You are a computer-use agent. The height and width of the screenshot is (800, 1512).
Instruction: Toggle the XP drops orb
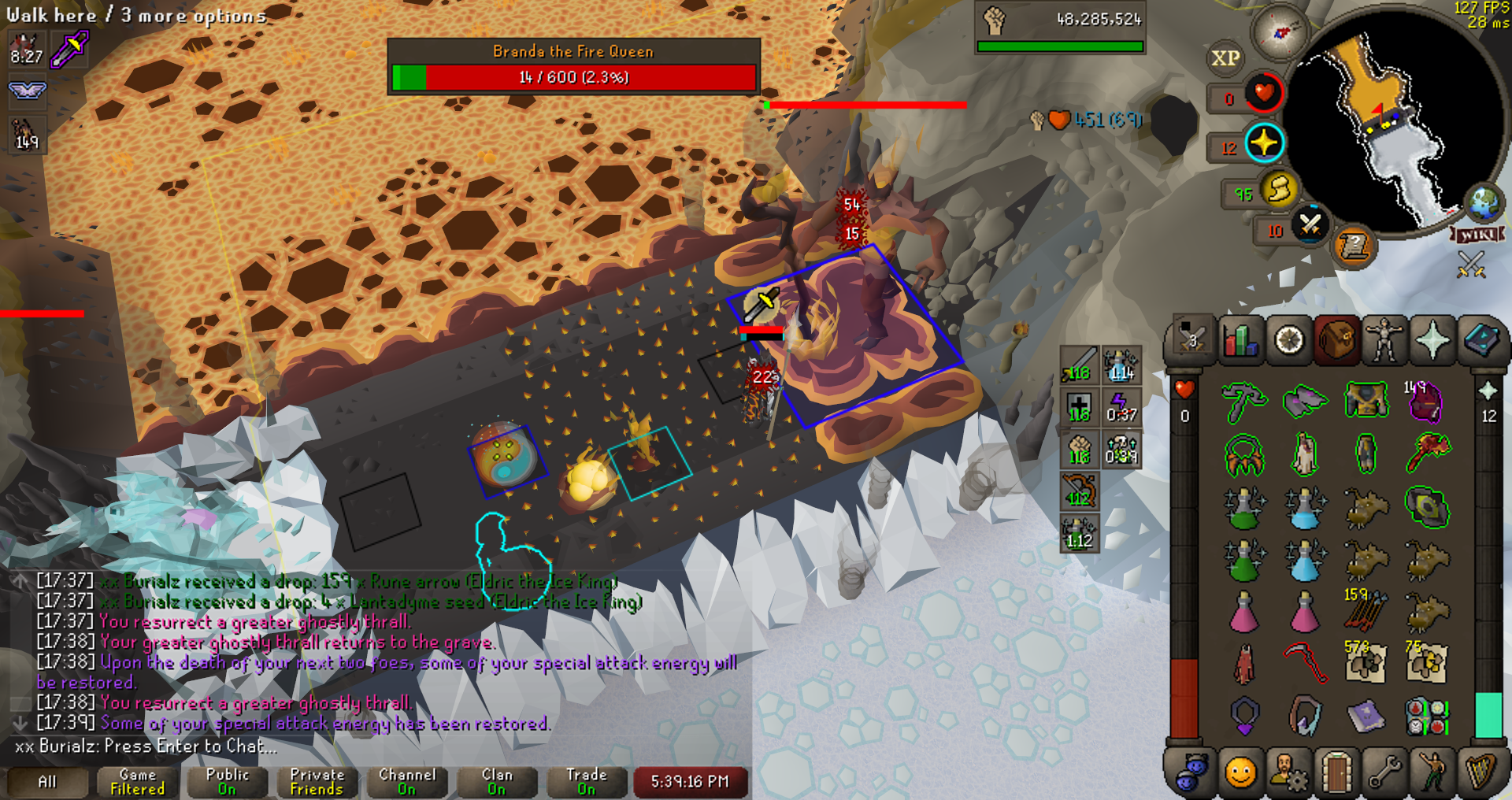pos(1225,58)
